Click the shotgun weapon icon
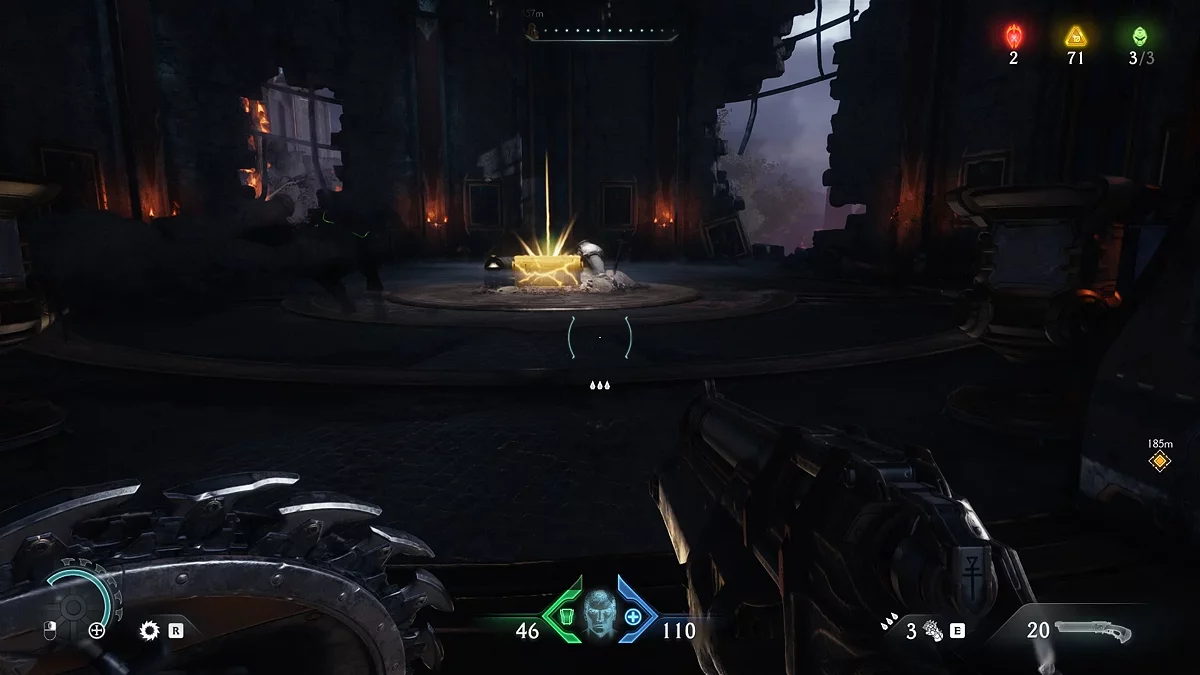The image size is (1200, 675). pos(1092,631)
